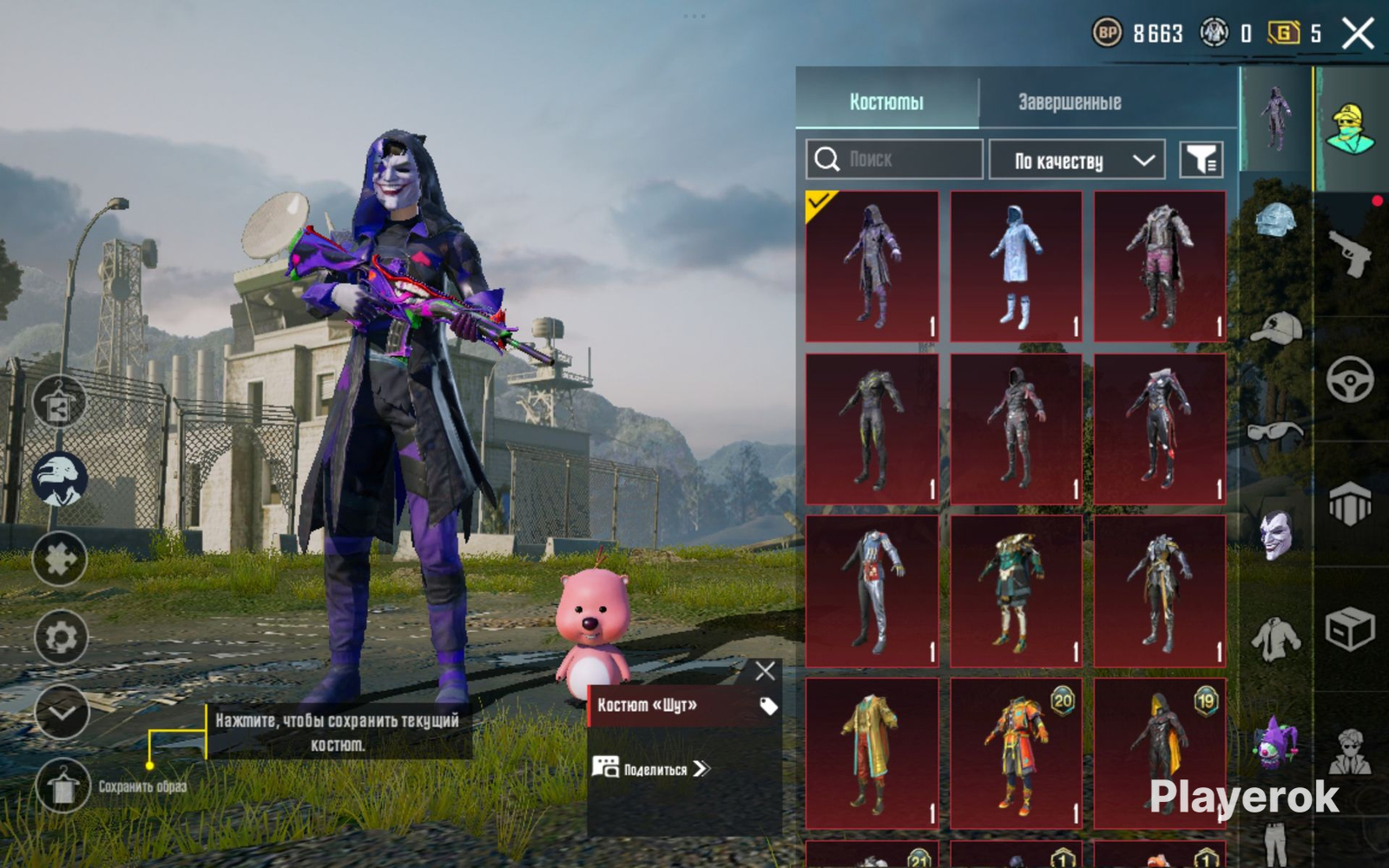Screen dimensions: 1389x868
Task: Open the vehicle steering wheel category
Action: pyautogui.click(x=1350, y=378)
